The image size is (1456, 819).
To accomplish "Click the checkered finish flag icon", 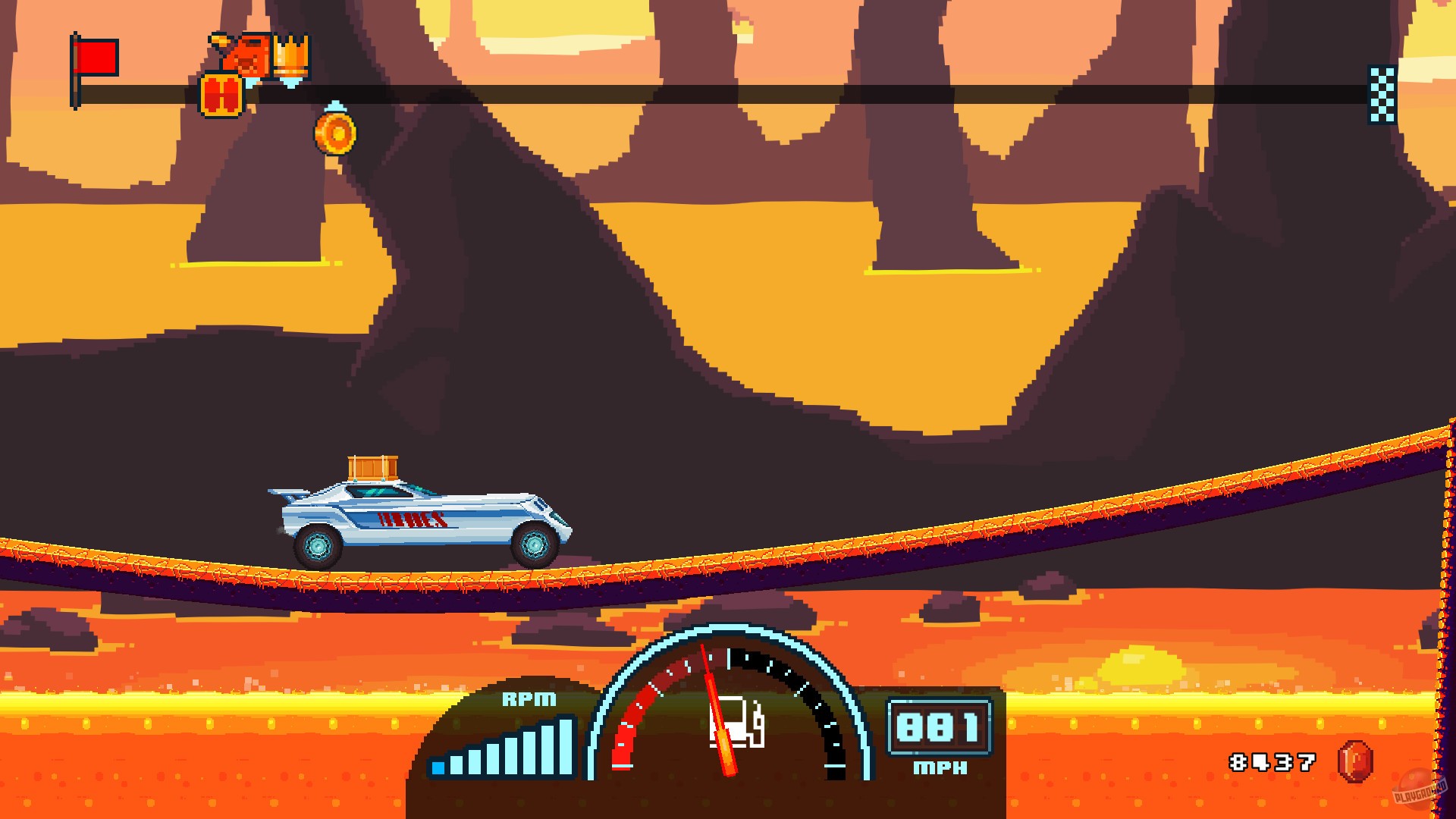I will pos(1381,93).
